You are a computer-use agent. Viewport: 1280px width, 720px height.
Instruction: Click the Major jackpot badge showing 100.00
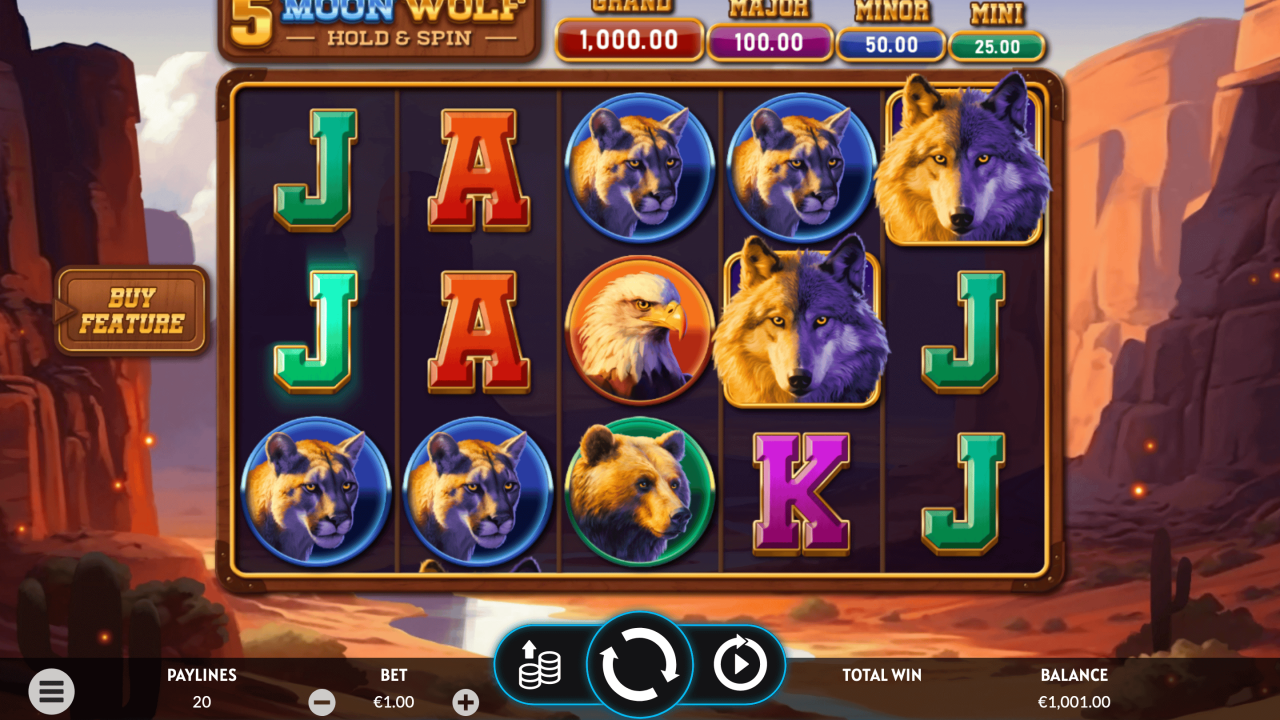tap(770, 42)
